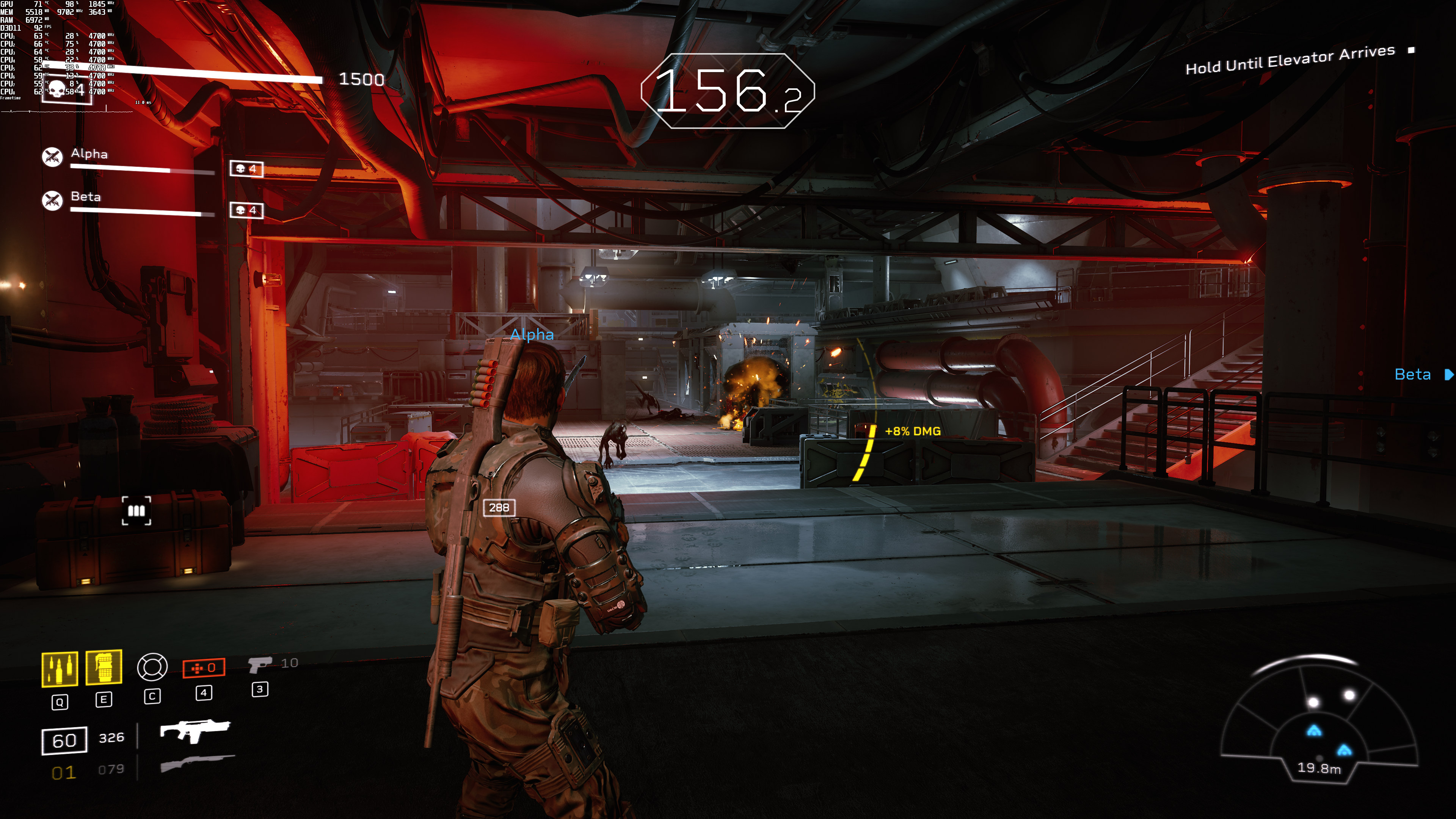Click the Hold Until Elevator Arrives objective
The image size is (1456, 819).
(1290, 60)
